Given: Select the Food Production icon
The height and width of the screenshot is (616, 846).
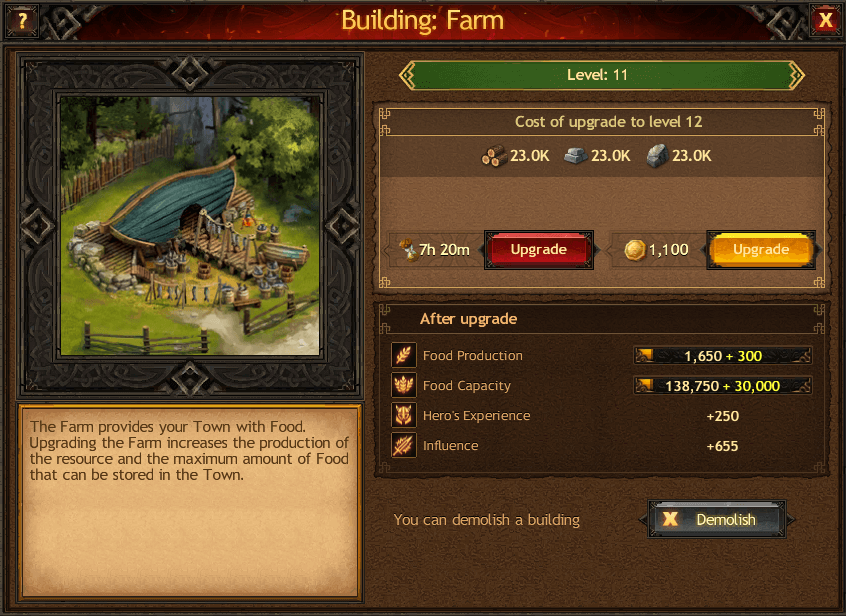Looking at the screenshot, I should (404, 356).
